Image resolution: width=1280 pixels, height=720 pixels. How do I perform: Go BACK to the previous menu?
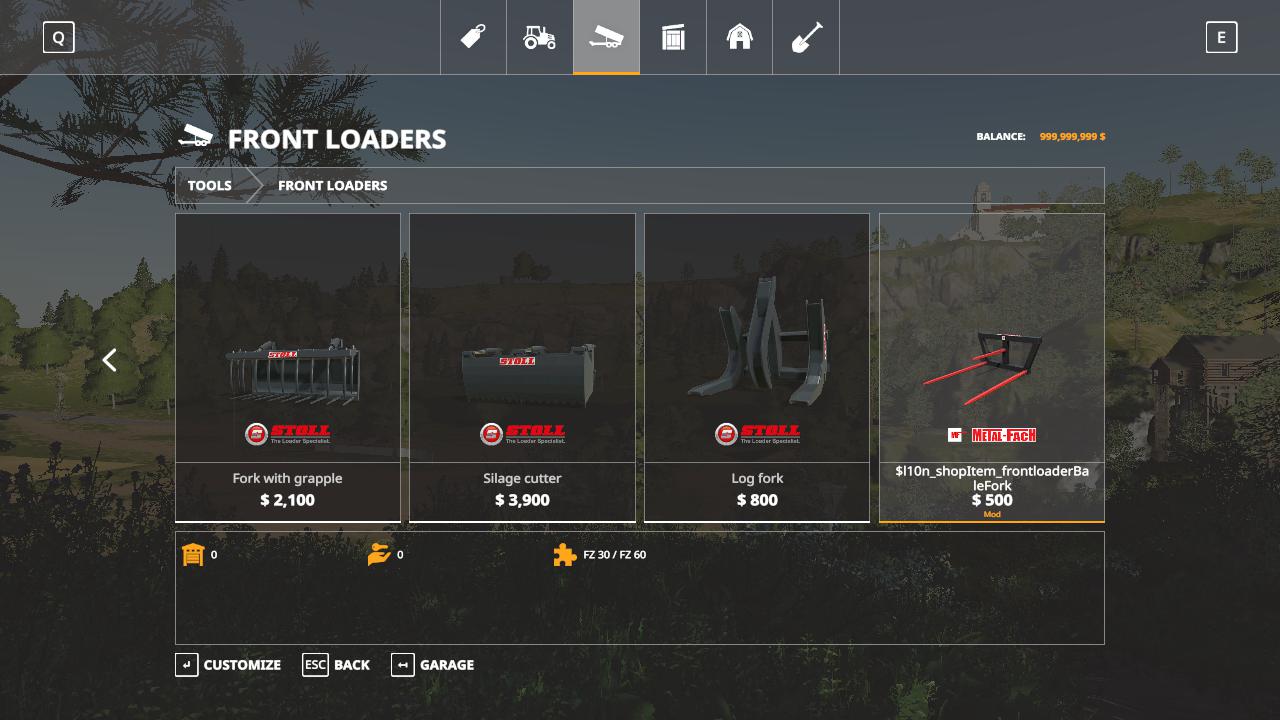pyautogui.click(x=337, y=665)
